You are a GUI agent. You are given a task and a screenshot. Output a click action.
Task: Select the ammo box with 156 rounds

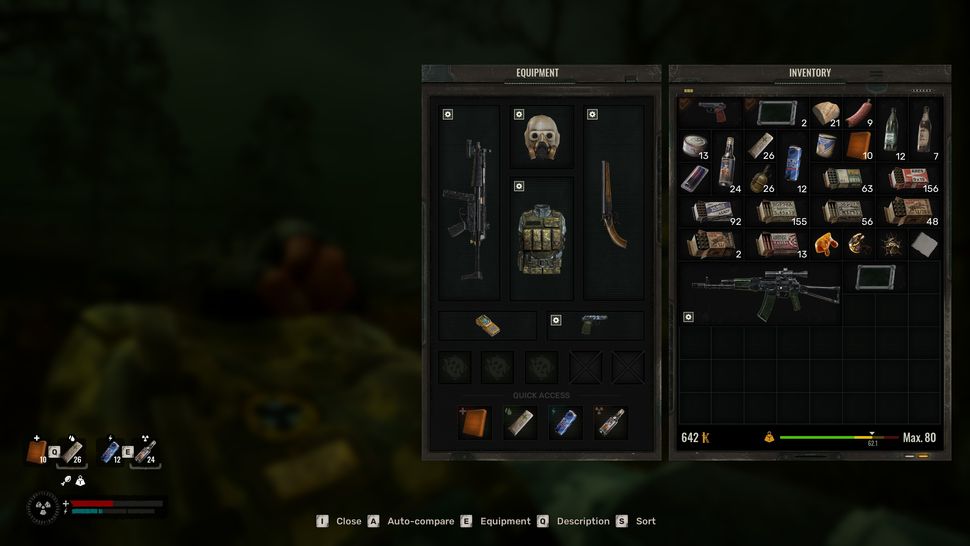coord(908,180)
